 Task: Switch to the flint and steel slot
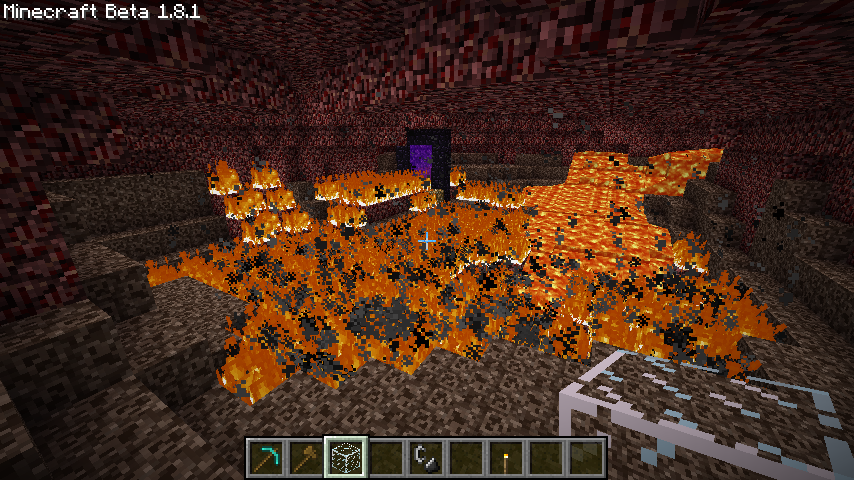(x=426, y=457)
